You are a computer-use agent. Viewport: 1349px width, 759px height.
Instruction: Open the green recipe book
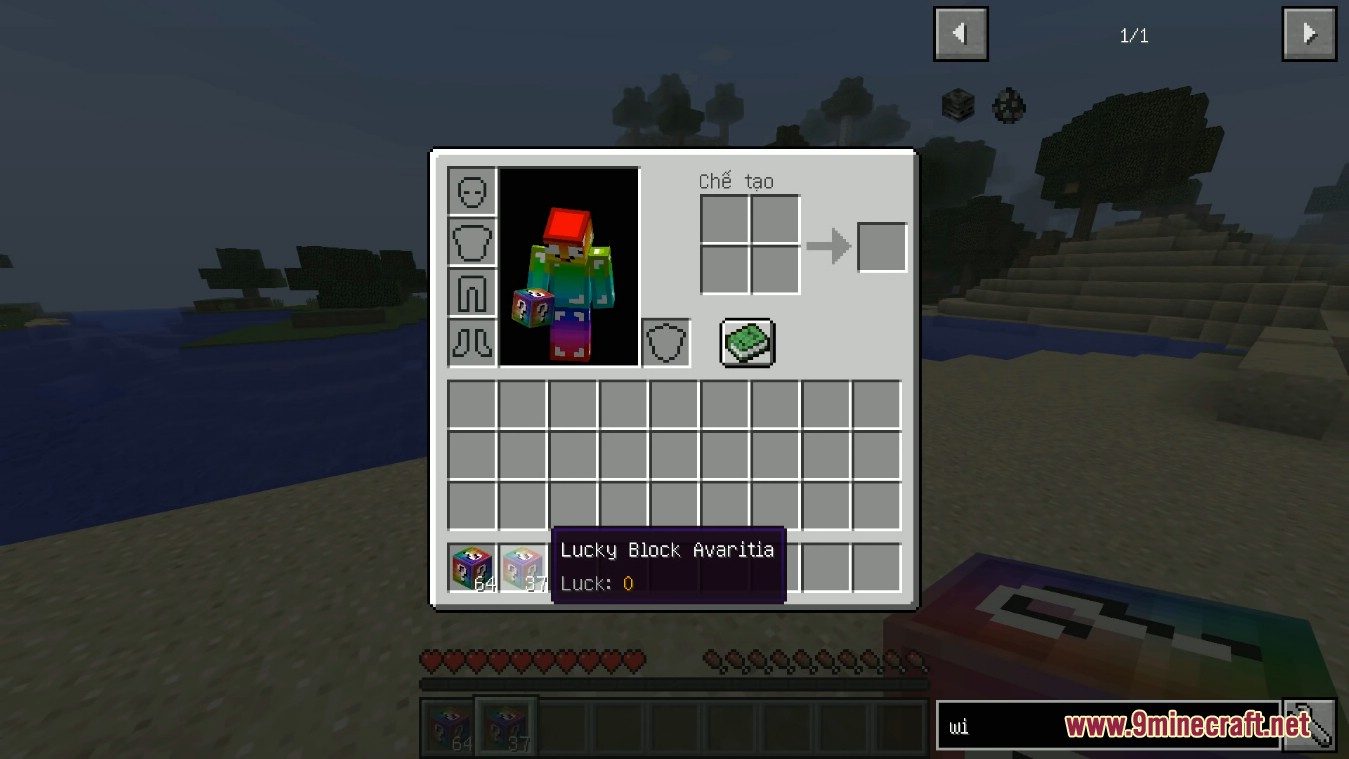coord(747,342)
